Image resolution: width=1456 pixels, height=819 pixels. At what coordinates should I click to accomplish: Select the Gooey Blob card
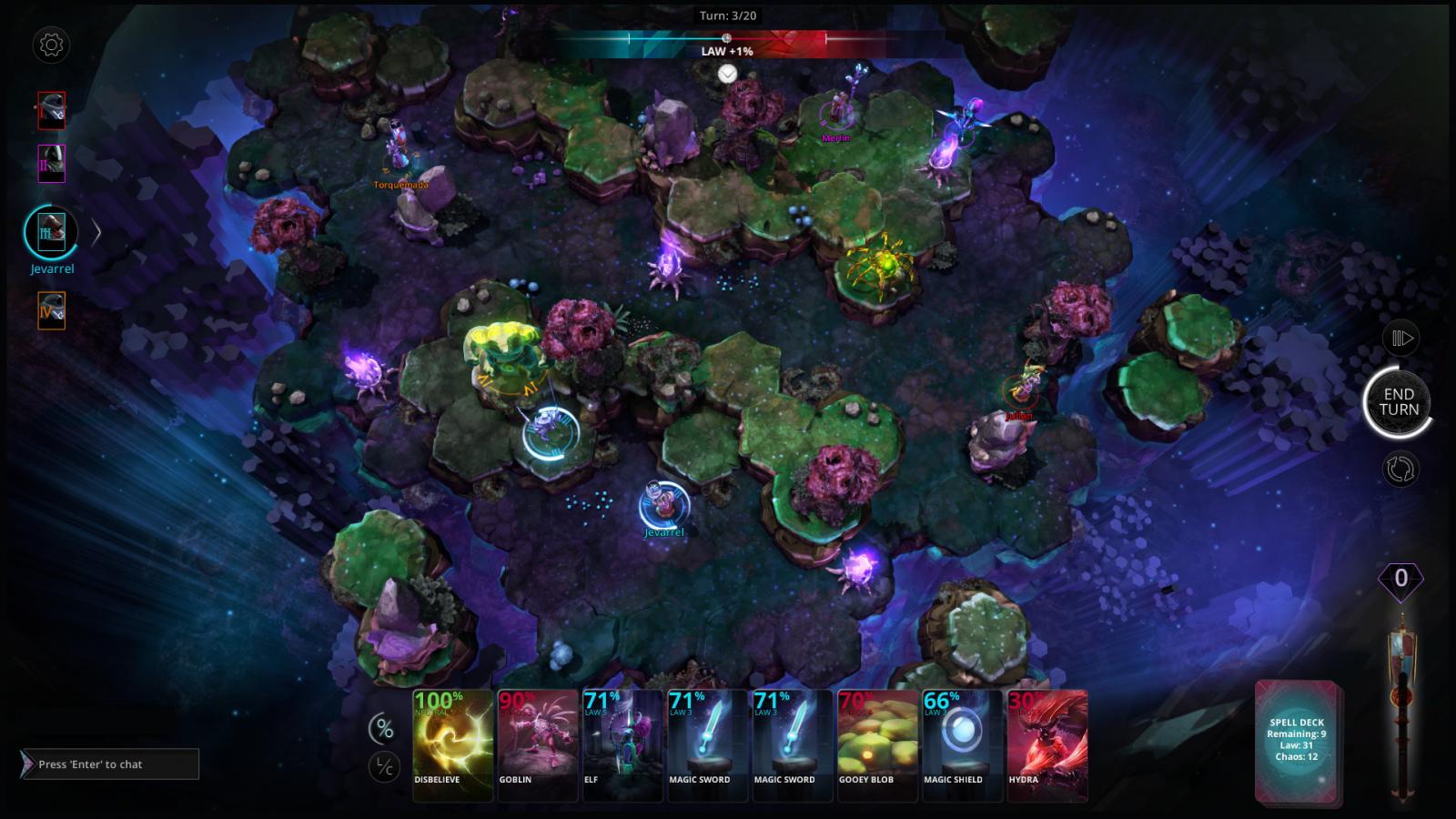tap(877, 743)
